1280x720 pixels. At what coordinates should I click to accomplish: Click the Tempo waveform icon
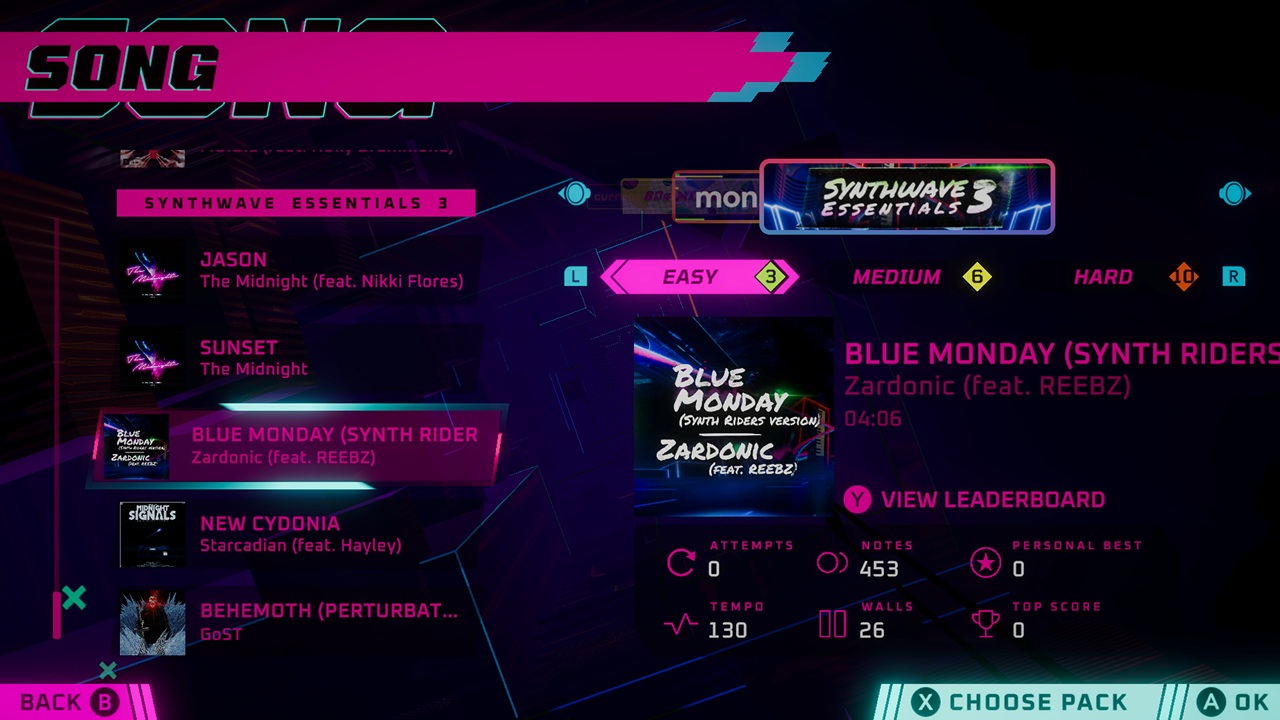pyautogui.click(x=680, y=624)
